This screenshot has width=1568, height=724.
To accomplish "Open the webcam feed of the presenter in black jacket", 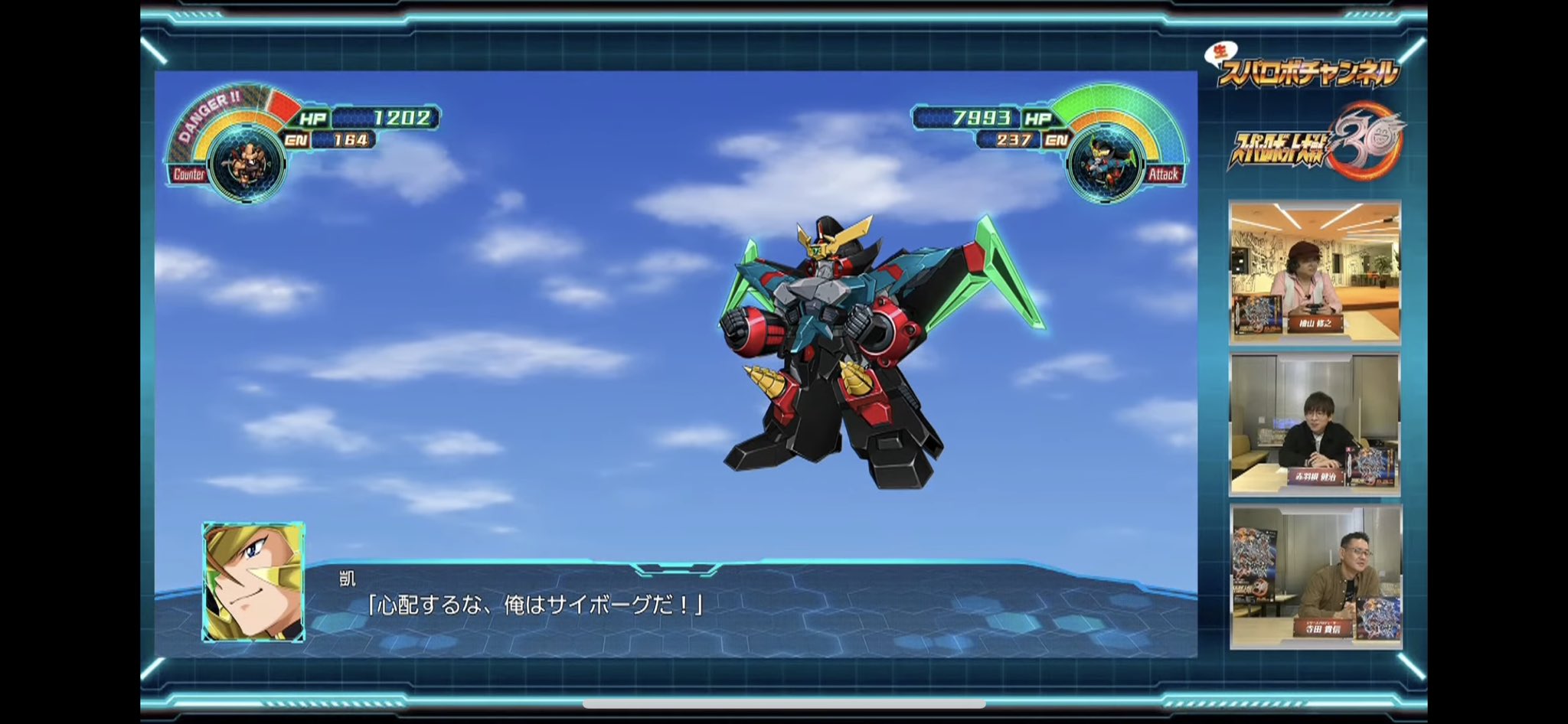I will 1315,424.
